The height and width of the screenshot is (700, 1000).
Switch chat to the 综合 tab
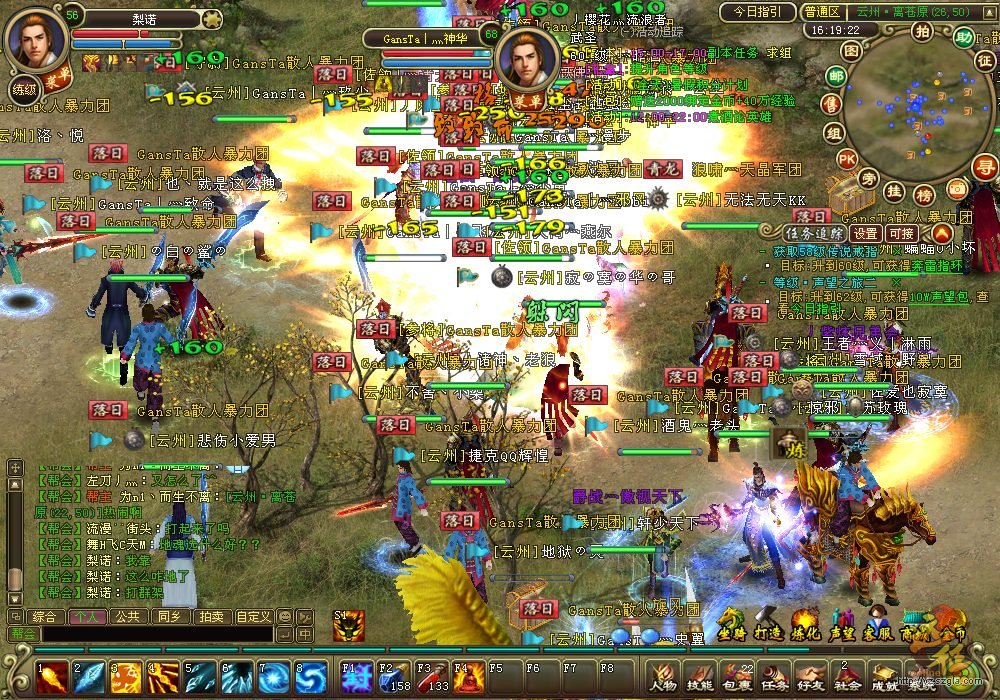click(x=45, y=617)
